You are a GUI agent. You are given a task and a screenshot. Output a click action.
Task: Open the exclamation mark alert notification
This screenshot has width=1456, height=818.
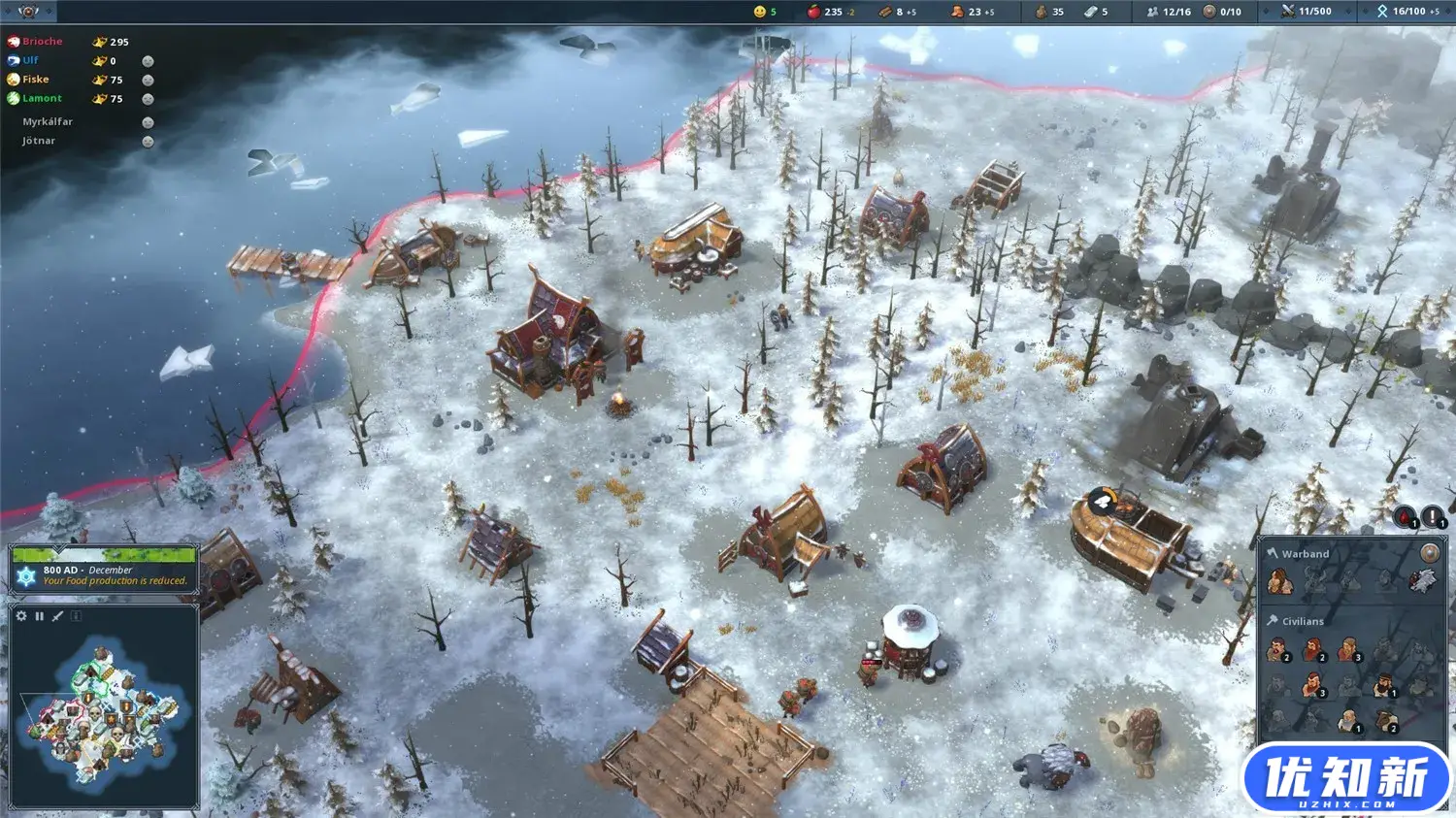click(1432, 517)
